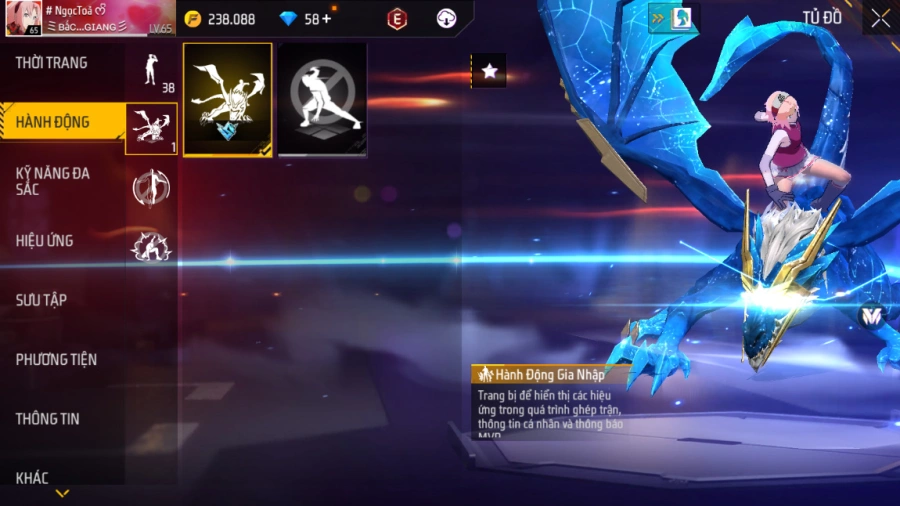Viewport: 900px width, 506px height.
Task: Open the white round icon beside E badge
Action: click(x=447, y=19)
